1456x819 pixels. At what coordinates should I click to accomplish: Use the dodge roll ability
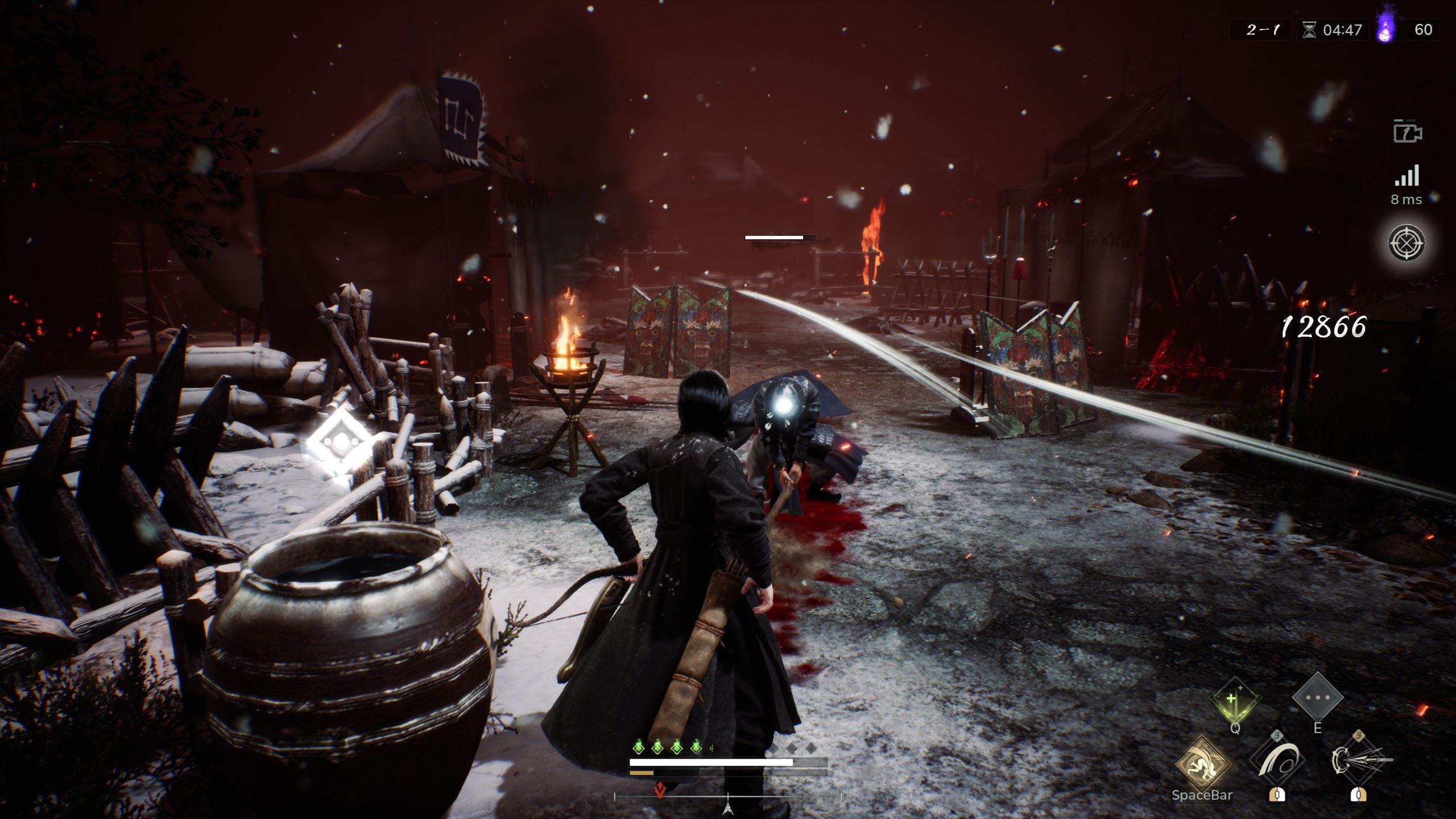click(1202, 764)
